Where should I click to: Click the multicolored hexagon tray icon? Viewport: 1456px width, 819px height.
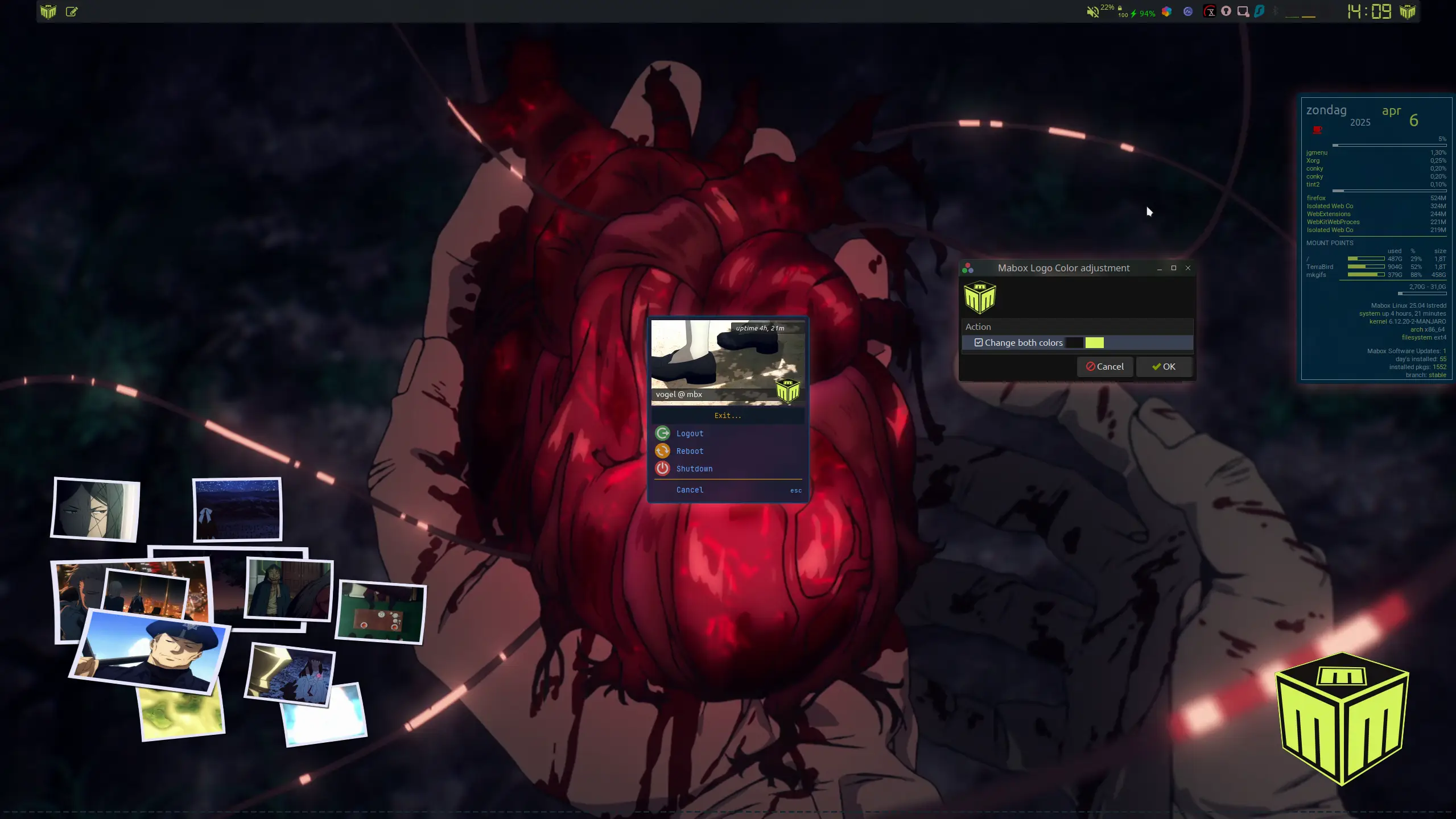coord(1166,11)
